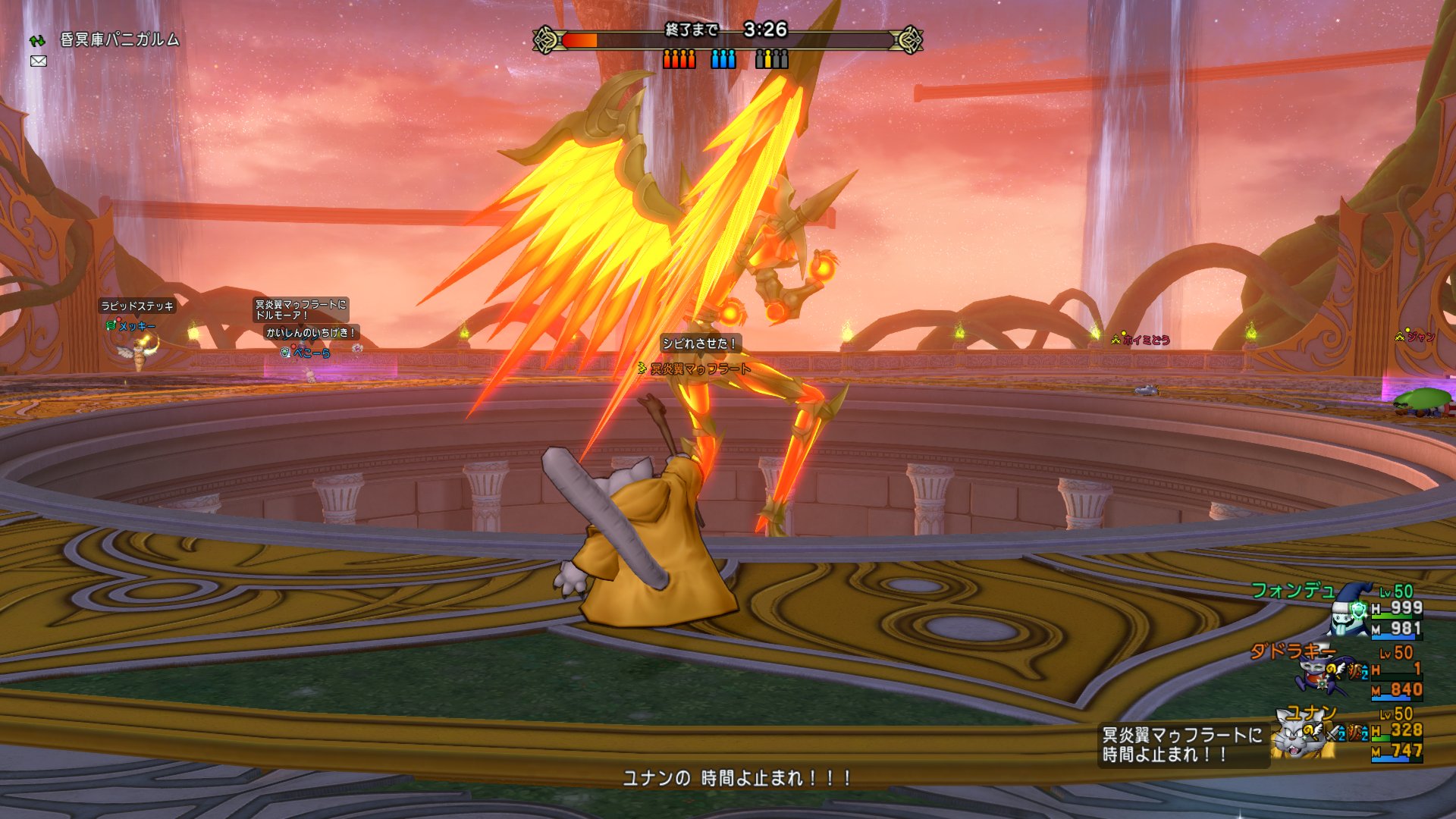The image size is (1456, 819).
Task: Select party member ダドラキー in the party list
Action: (x=1292, y=651)
